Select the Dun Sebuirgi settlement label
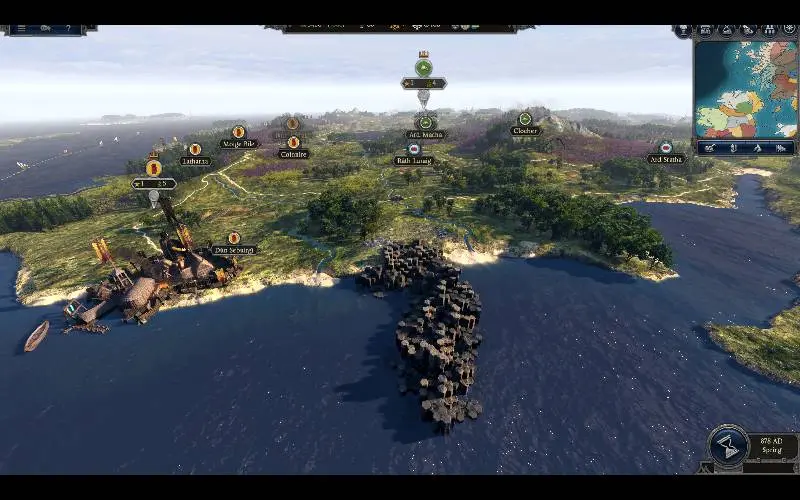Viewport: 800px width, 500px height. coord(234,250)
